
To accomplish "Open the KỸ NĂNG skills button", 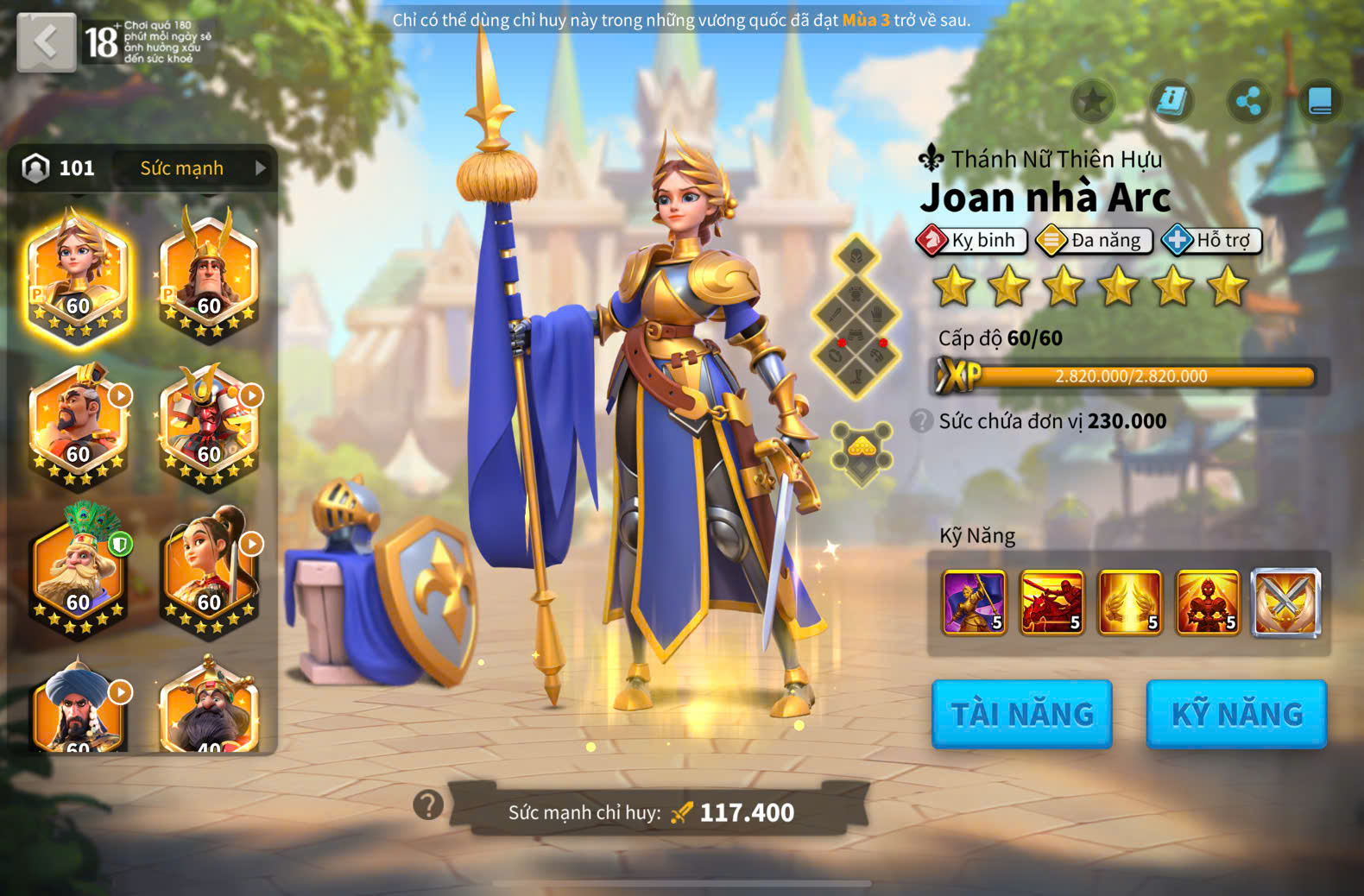I will tap(1236, 714).
